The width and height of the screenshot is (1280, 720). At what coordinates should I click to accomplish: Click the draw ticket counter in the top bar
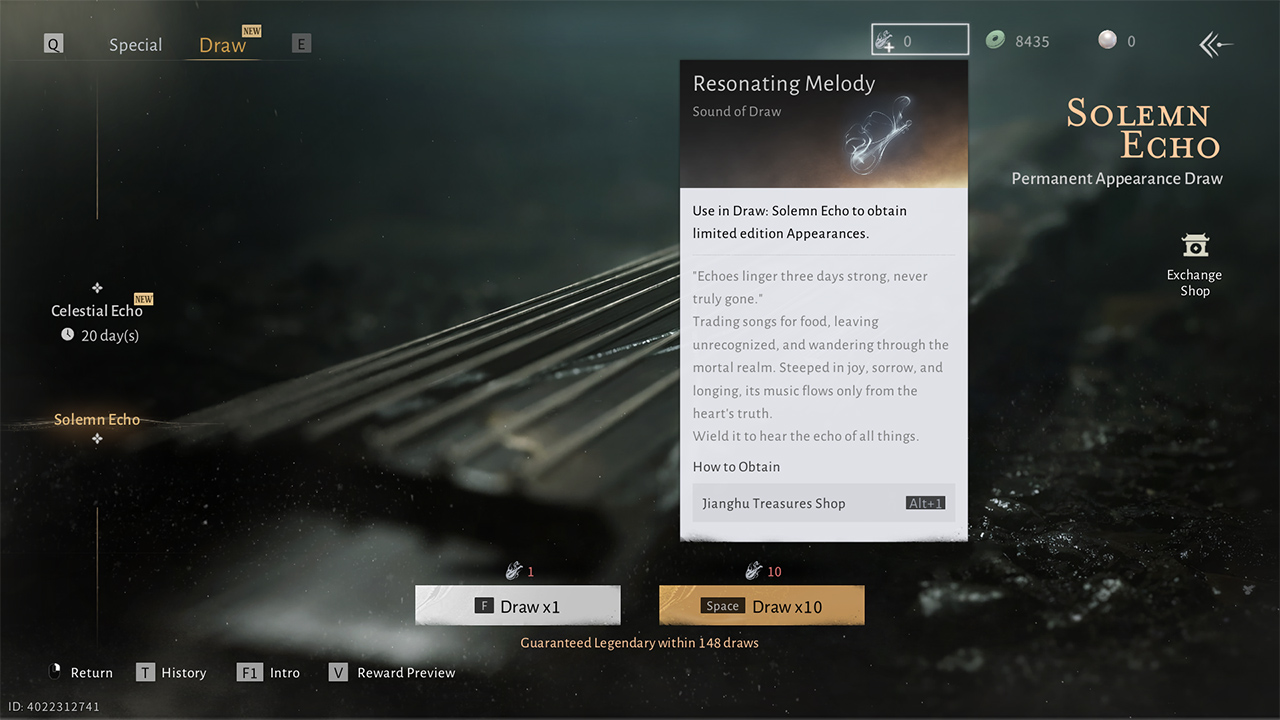click(918, 39)
